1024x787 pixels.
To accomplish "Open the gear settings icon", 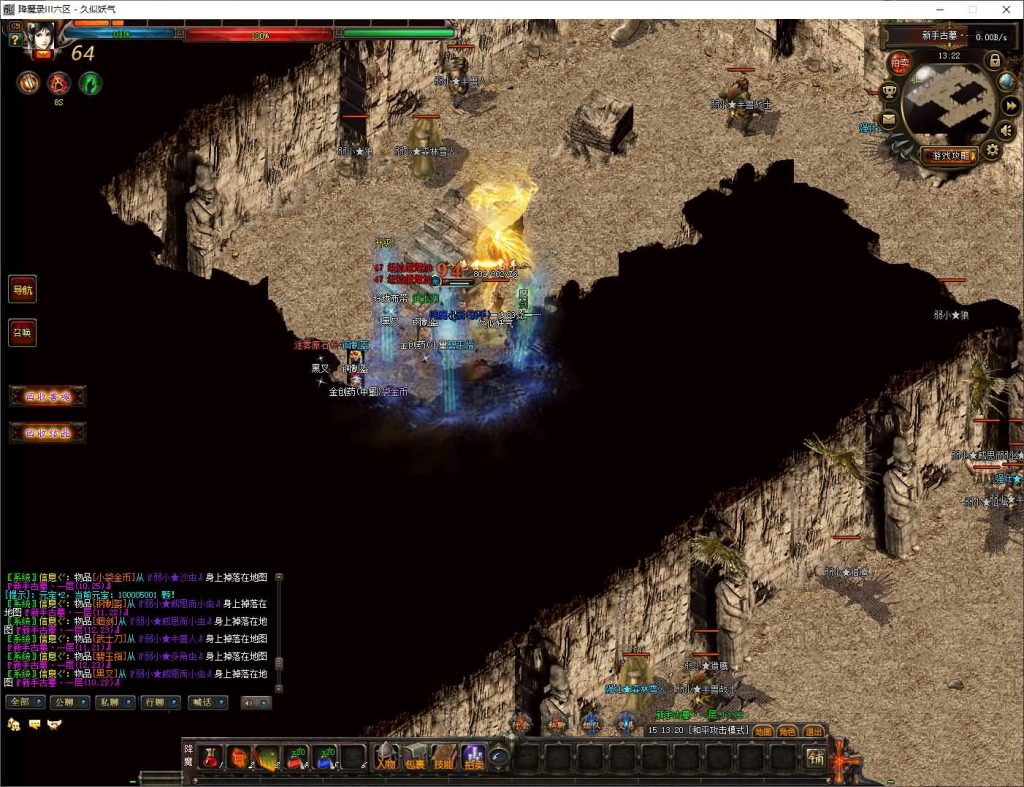I will pyautogui.click(x=991, y=150).
